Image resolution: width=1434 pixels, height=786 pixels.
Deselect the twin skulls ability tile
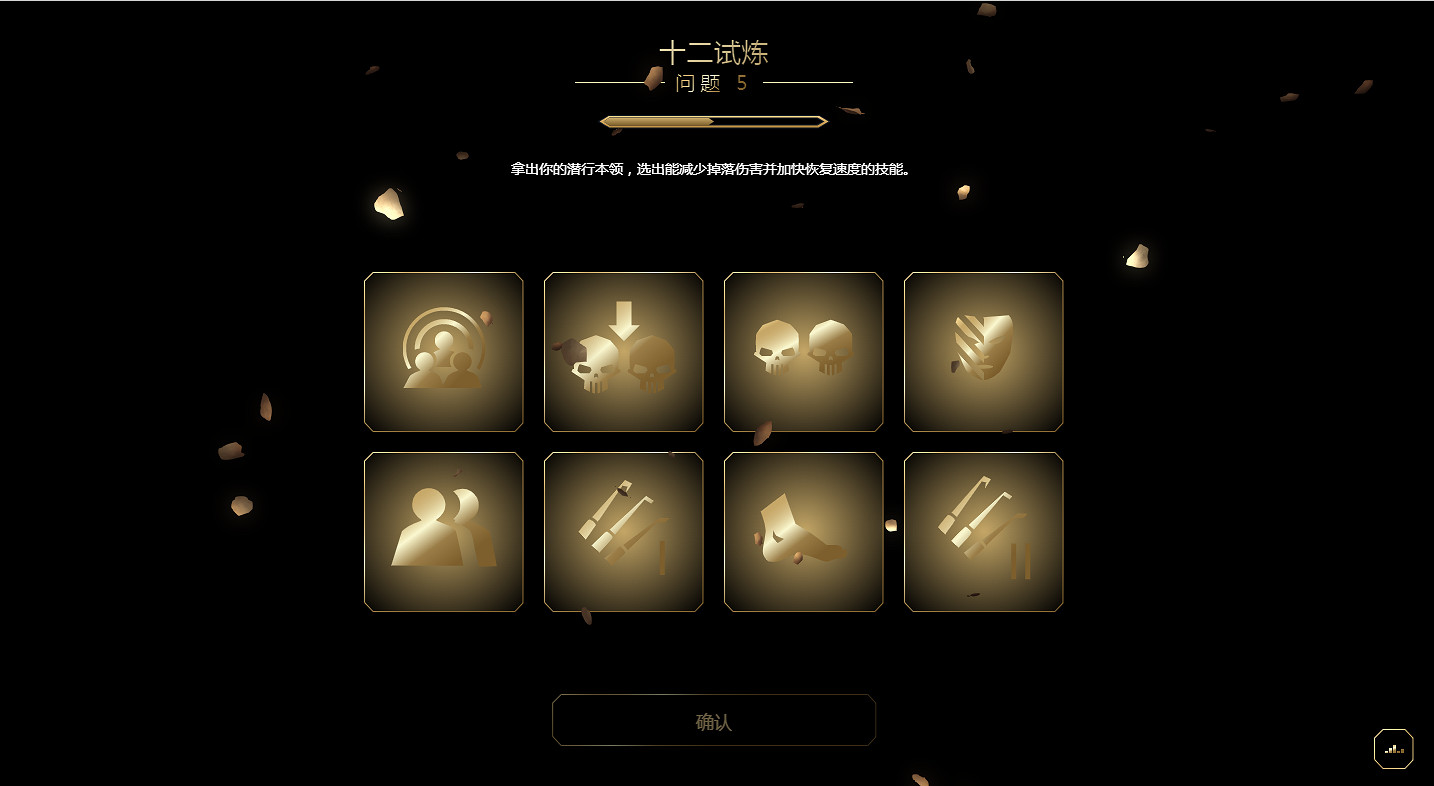click(803, 352)
